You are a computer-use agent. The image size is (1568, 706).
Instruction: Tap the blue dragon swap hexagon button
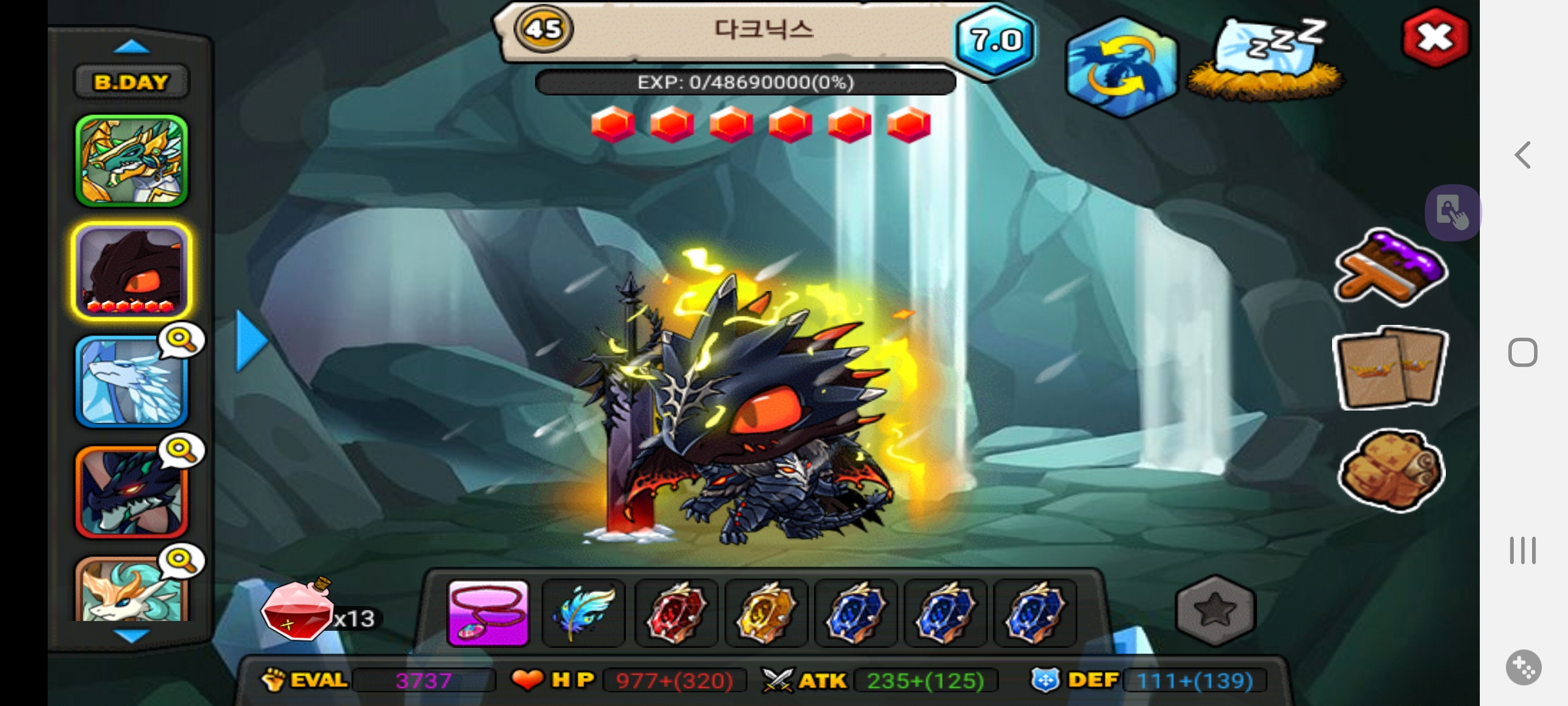click(x=1121, y=68)
